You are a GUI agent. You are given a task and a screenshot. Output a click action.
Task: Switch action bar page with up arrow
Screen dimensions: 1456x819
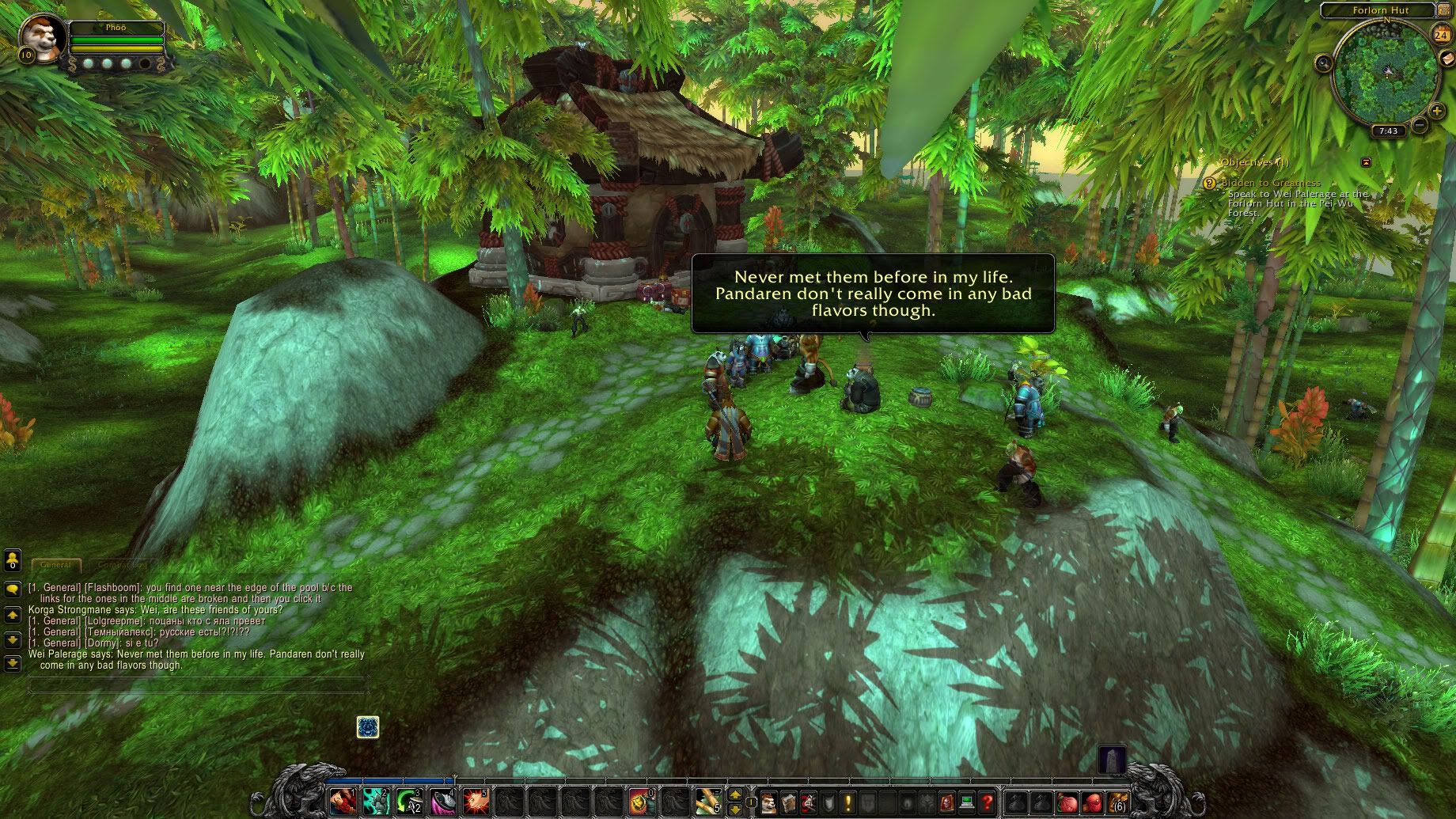pyautogui.click(x=735, y=794)
